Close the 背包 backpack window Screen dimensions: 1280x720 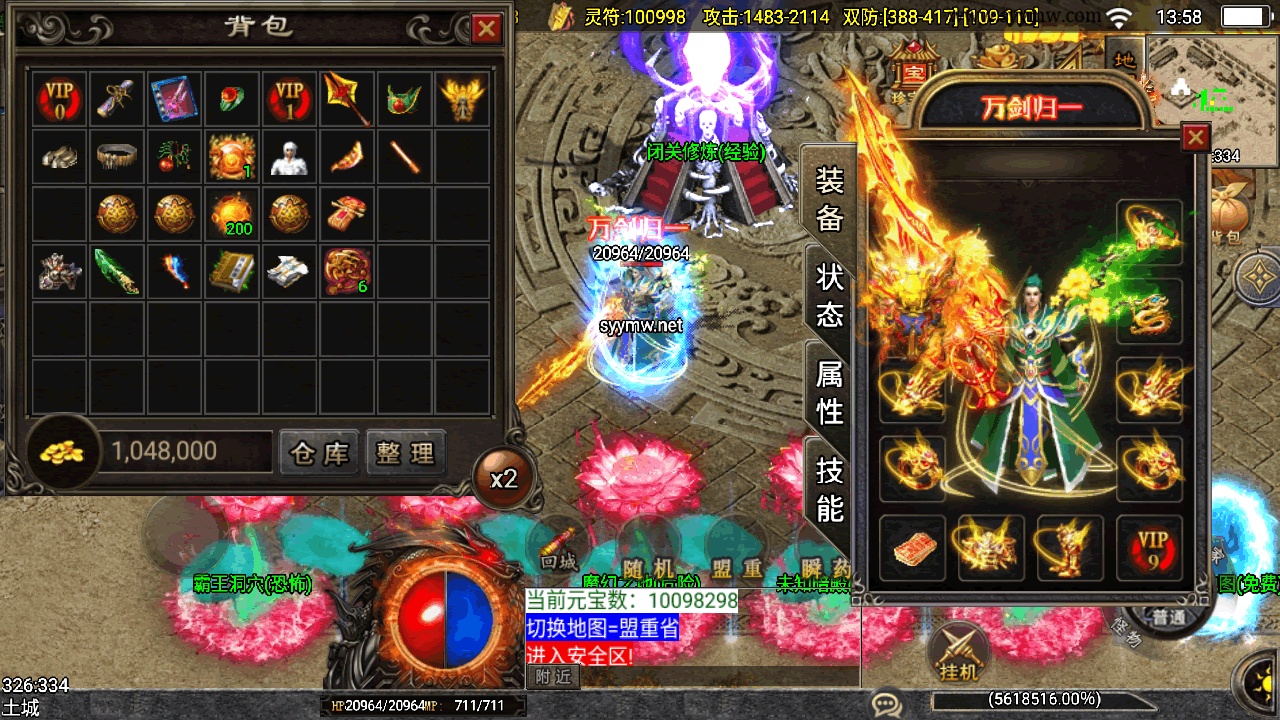pyautogui.click(x=486, y=28)
